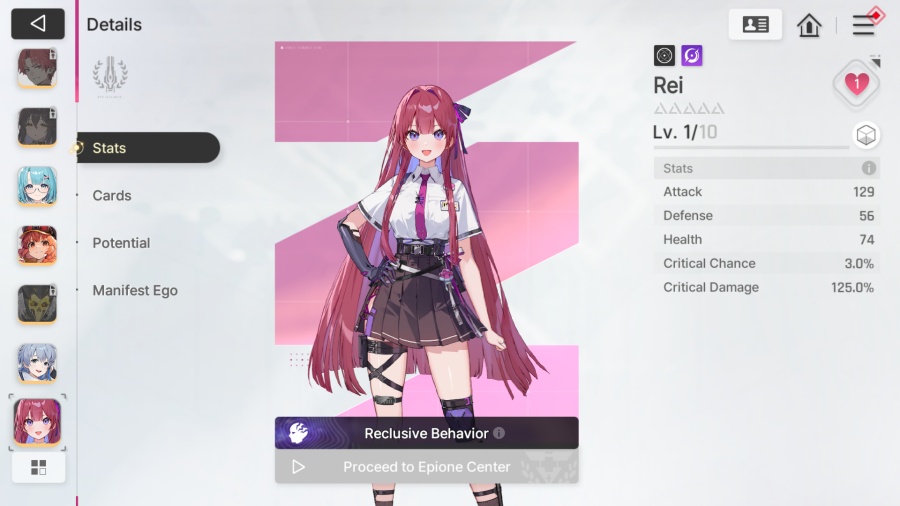The height and width of the screenshot is (506, 900).
Task: Select the orange-haired character with hat portrait
Action: click(x=37, y=245)
